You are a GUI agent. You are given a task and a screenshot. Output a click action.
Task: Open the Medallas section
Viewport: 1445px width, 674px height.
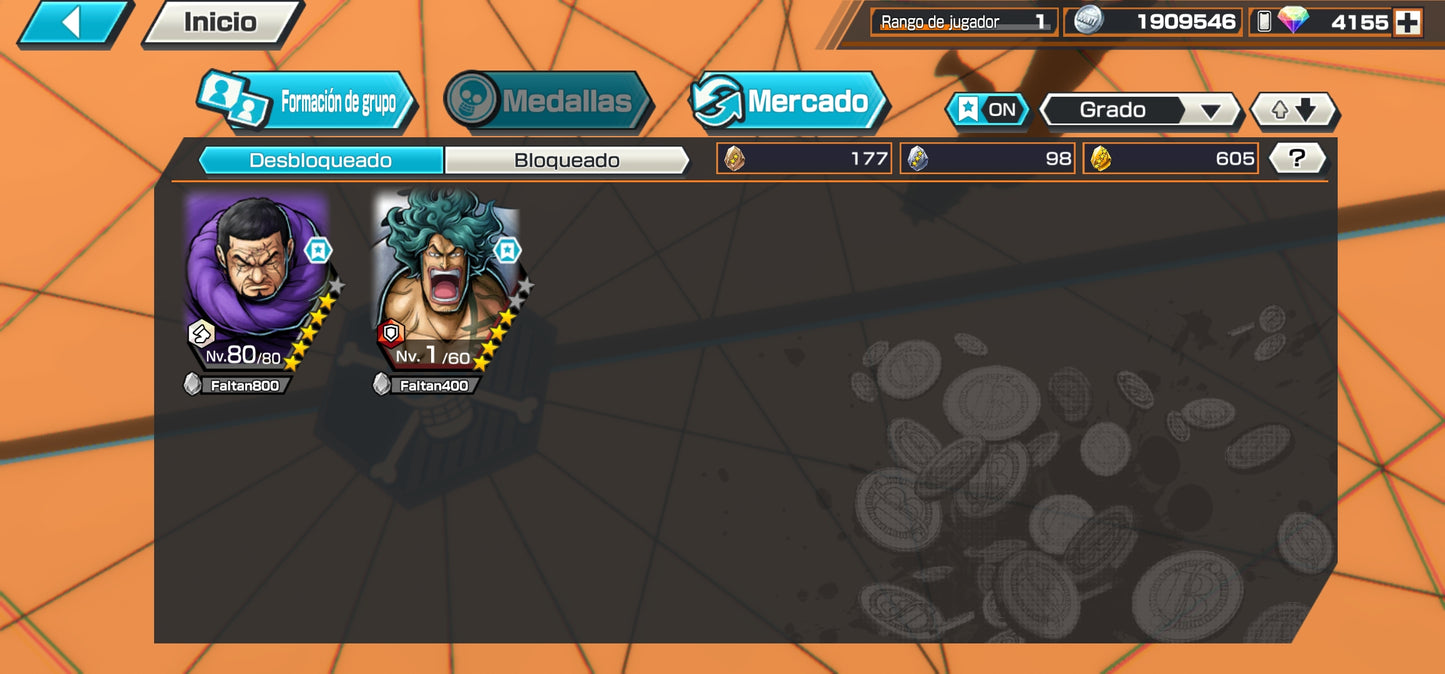coord(548,101)
